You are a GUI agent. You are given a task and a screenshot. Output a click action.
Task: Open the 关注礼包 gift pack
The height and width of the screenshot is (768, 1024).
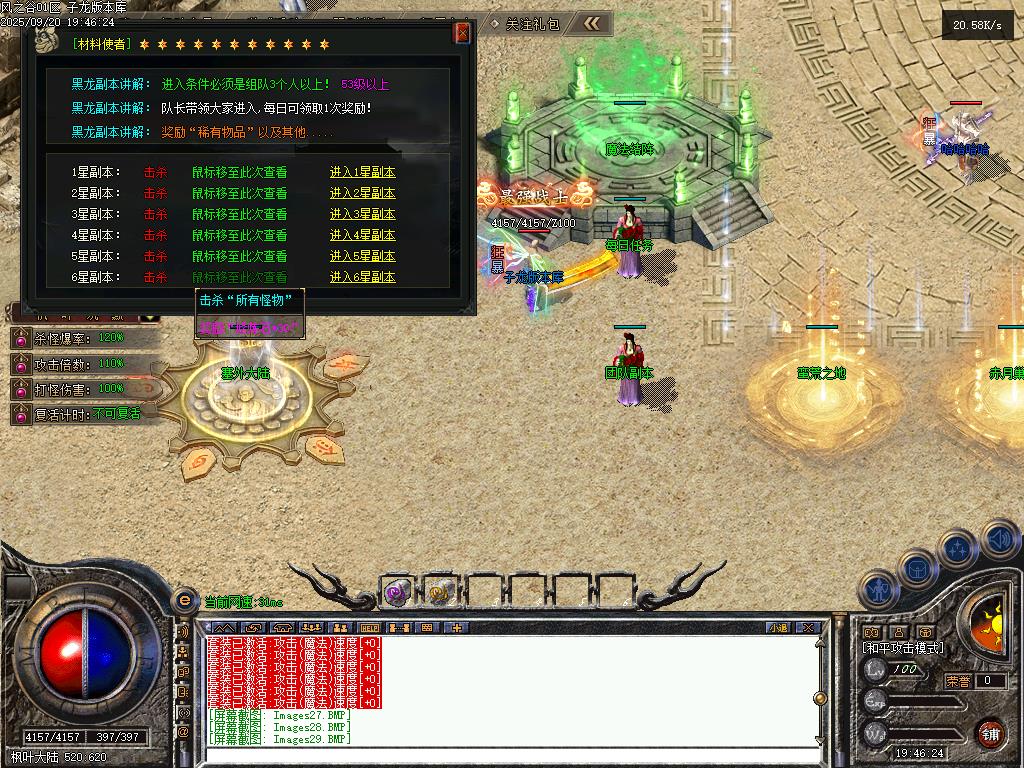pos(532,23)
